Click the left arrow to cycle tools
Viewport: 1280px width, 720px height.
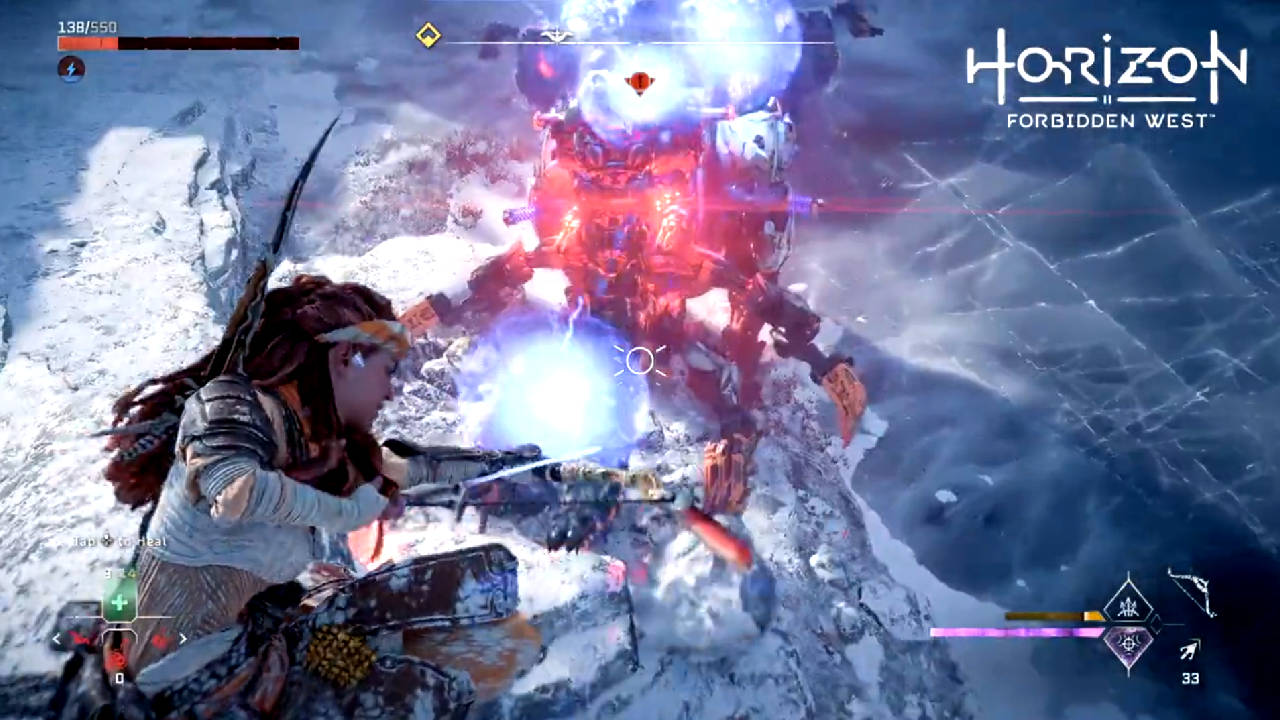pos(56,639)
